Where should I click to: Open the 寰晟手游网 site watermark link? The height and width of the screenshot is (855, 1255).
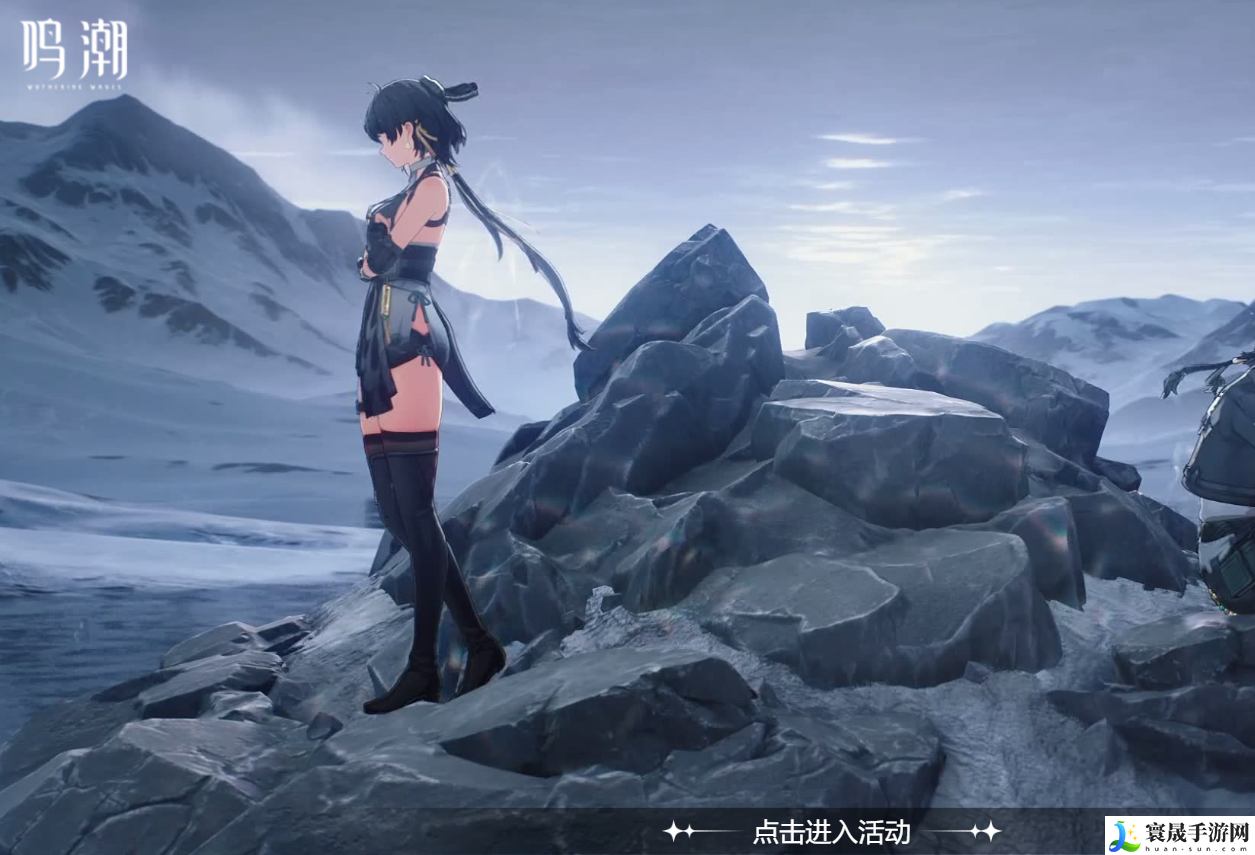coord(1179,834)
